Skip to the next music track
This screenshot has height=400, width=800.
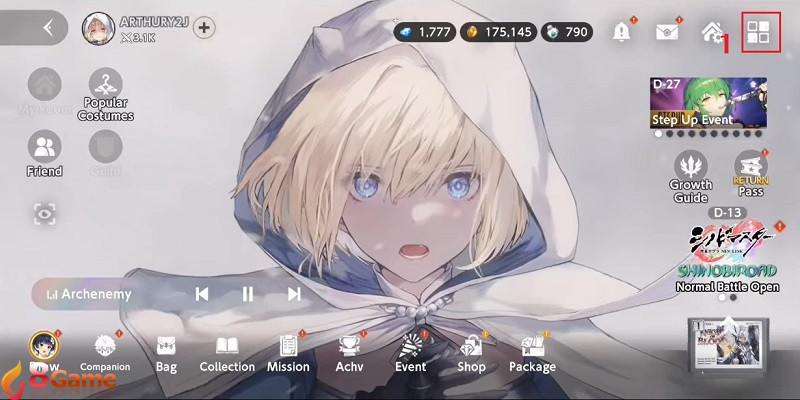pos(293,294)
